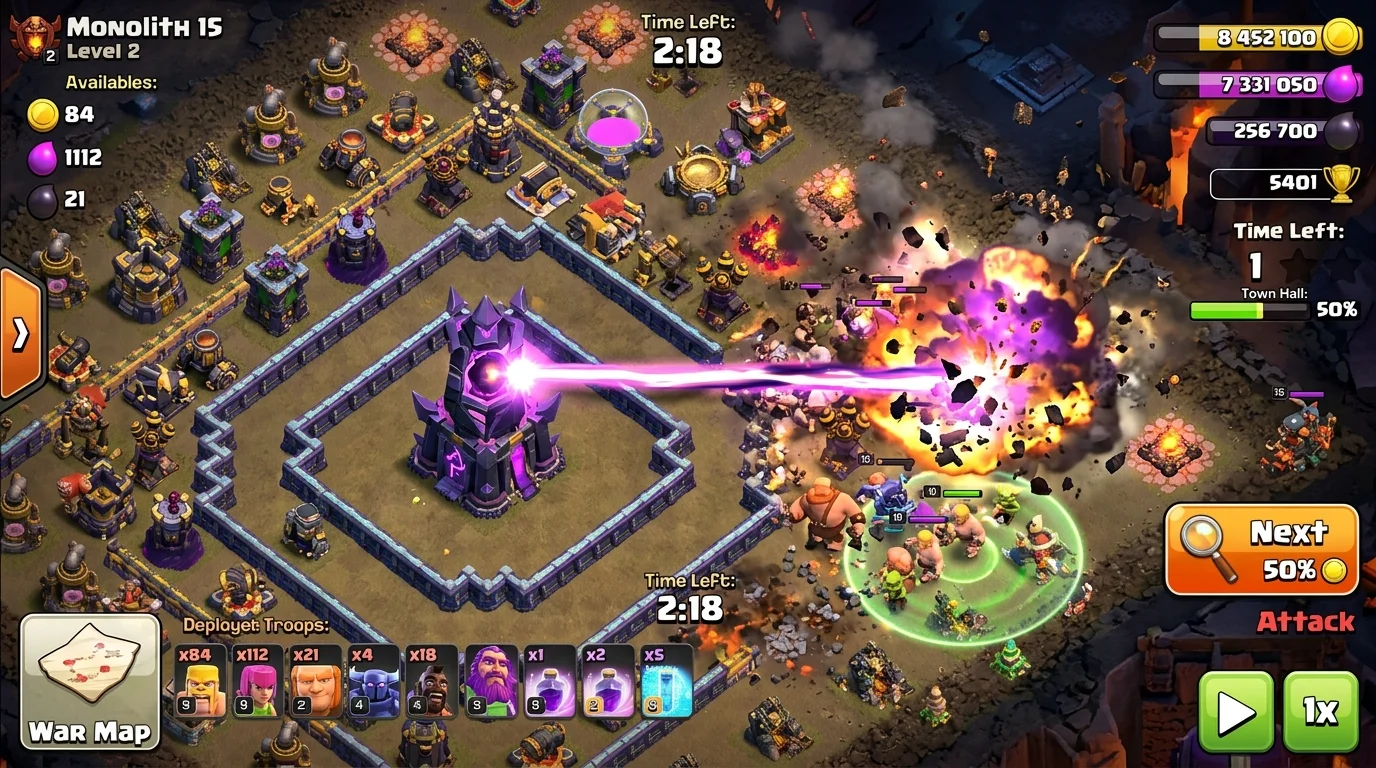Select the purple-bearded Grand Warden hero card
This screenshot has height=768, width=1376.
(491, 681)
